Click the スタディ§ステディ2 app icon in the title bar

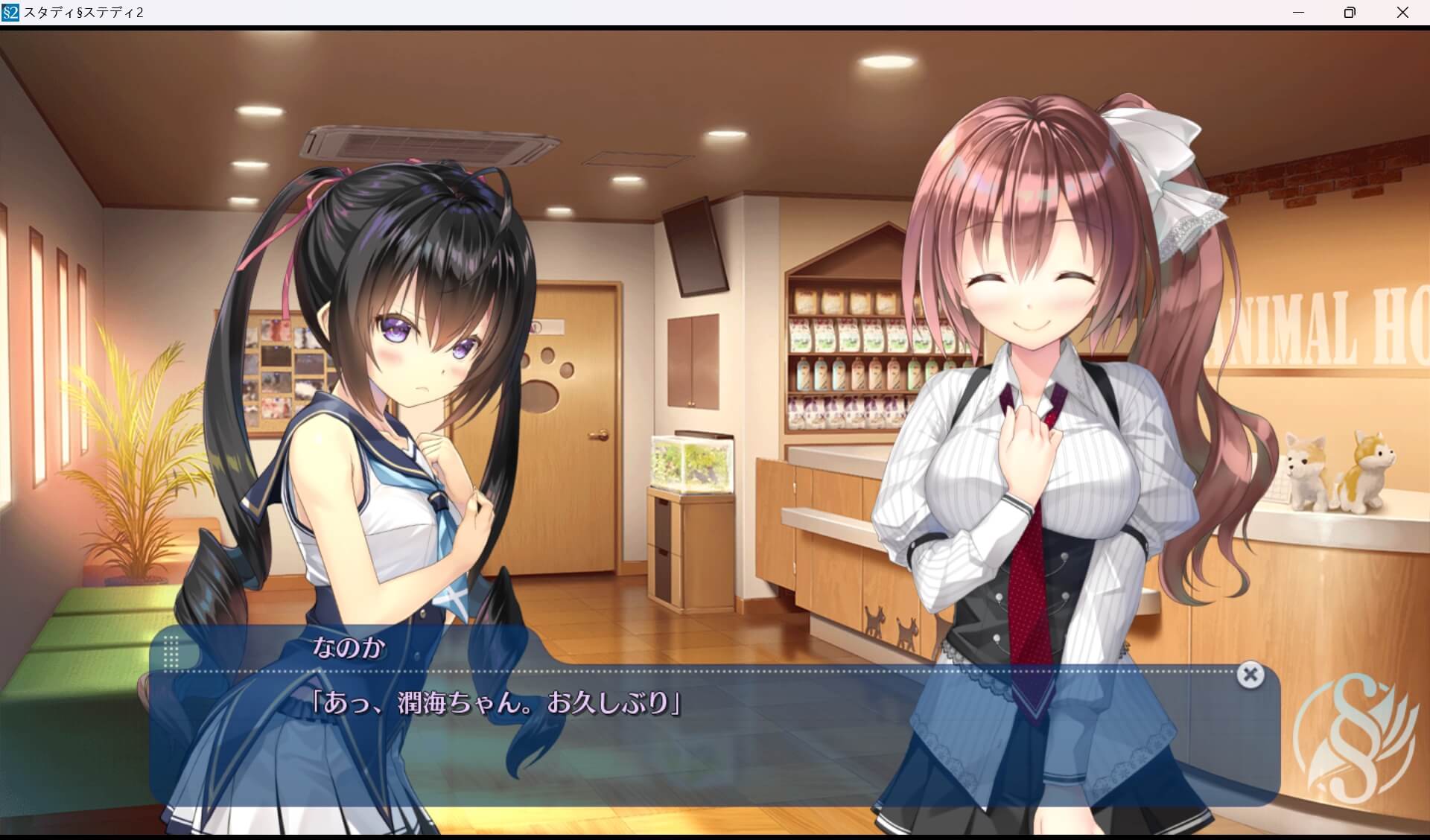point(10,12)
